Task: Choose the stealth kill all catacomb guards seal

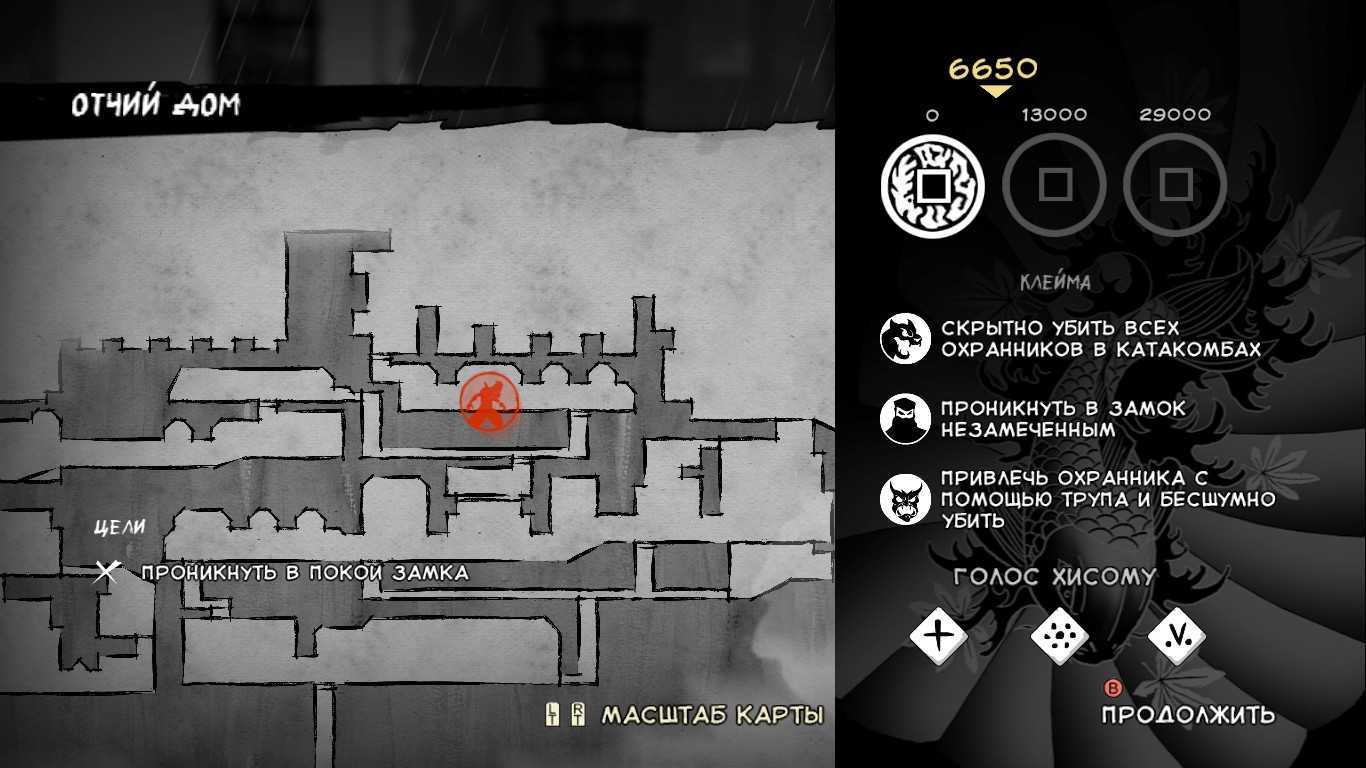Action: [905, 338]
